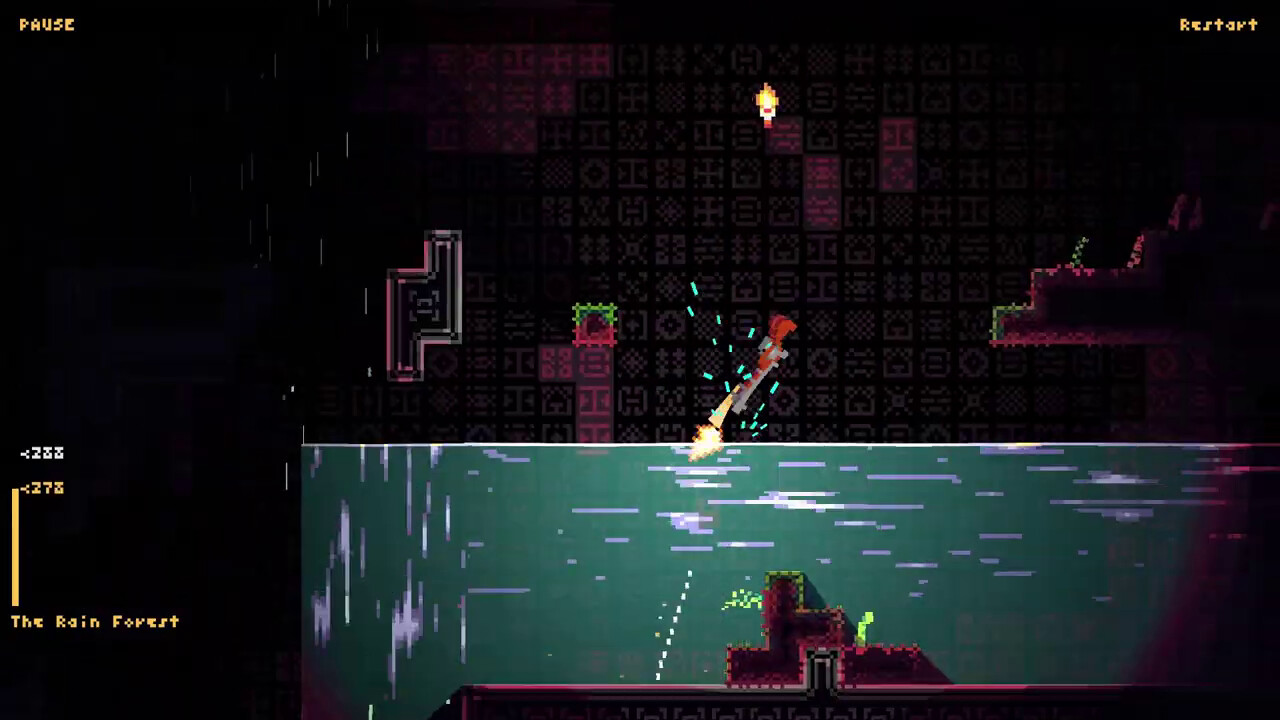Click the rocket's flame exhaust near the water surface
The width and height of the screenshot is (1280, 720).
(705, 437)
